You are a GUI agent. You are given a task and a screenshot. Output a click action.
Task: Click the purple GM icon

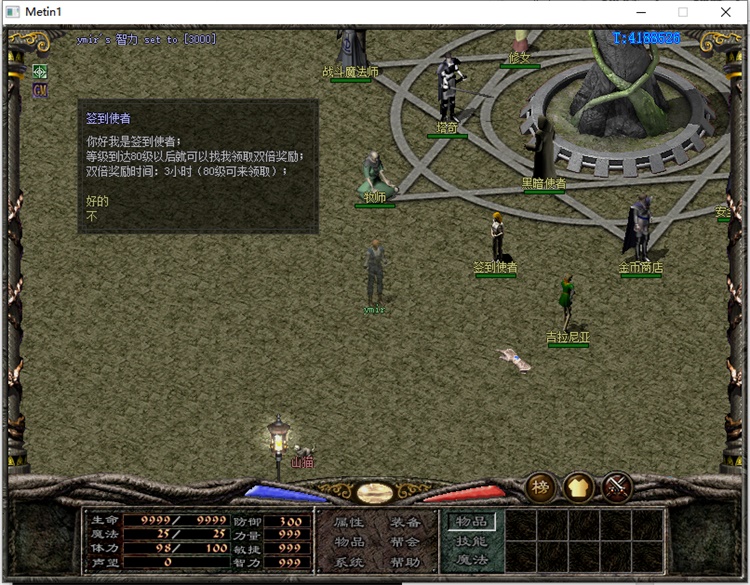click(40, 90)
